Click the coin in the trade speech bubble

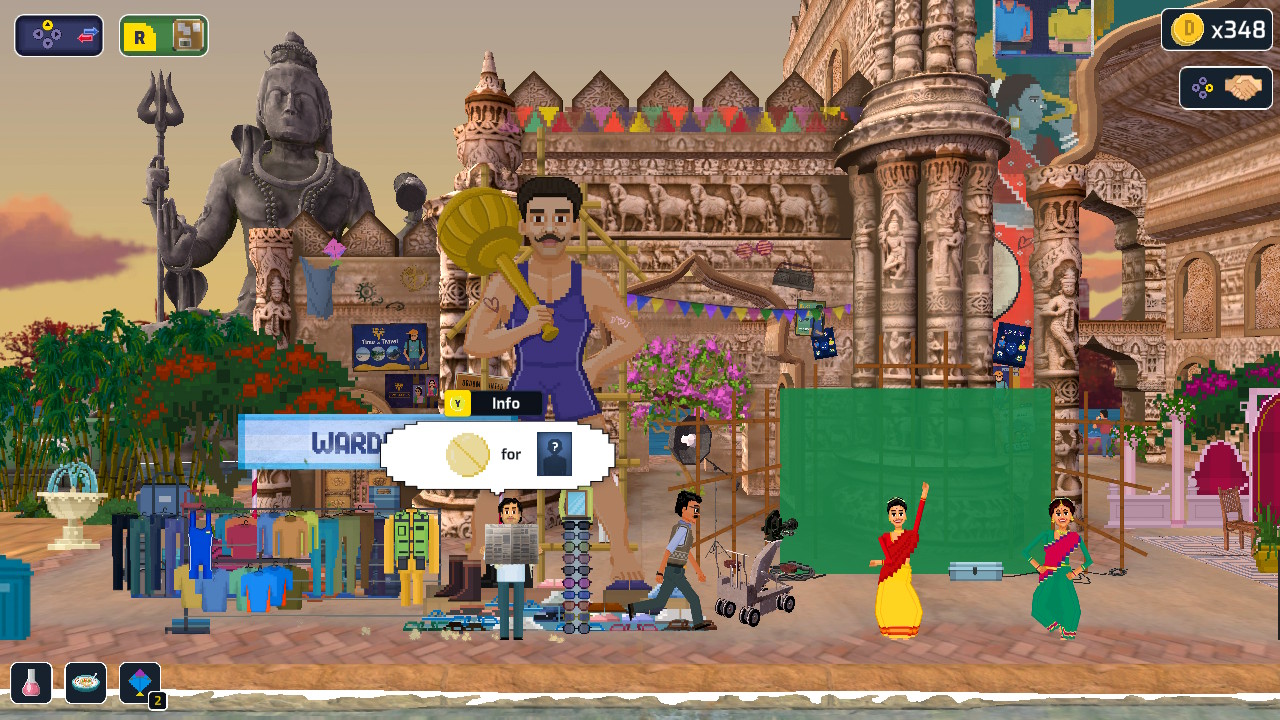(470, 454)
